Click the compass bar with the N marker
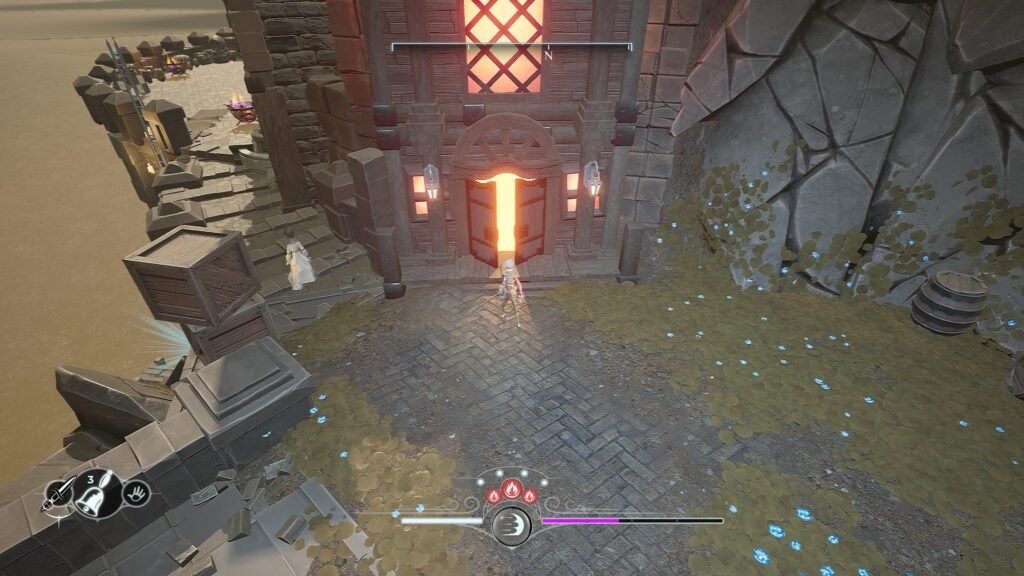The image size is (1024, 576). 511,47
